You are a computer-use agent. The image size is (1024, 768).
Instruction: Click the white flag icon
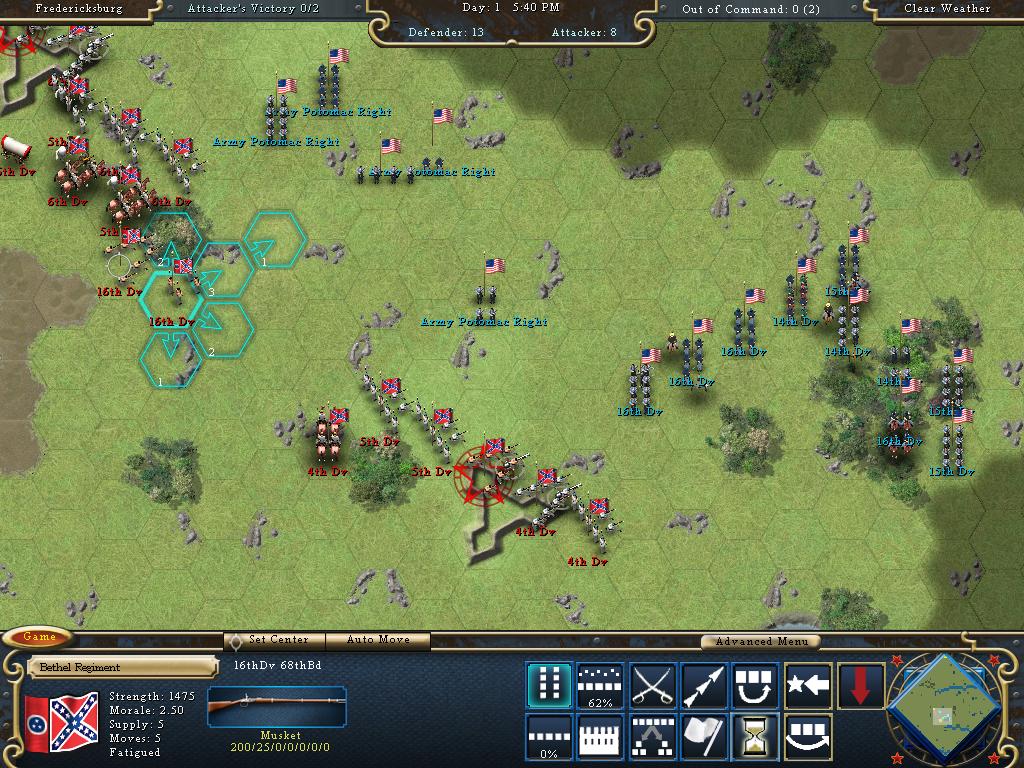tap(705, 737)
